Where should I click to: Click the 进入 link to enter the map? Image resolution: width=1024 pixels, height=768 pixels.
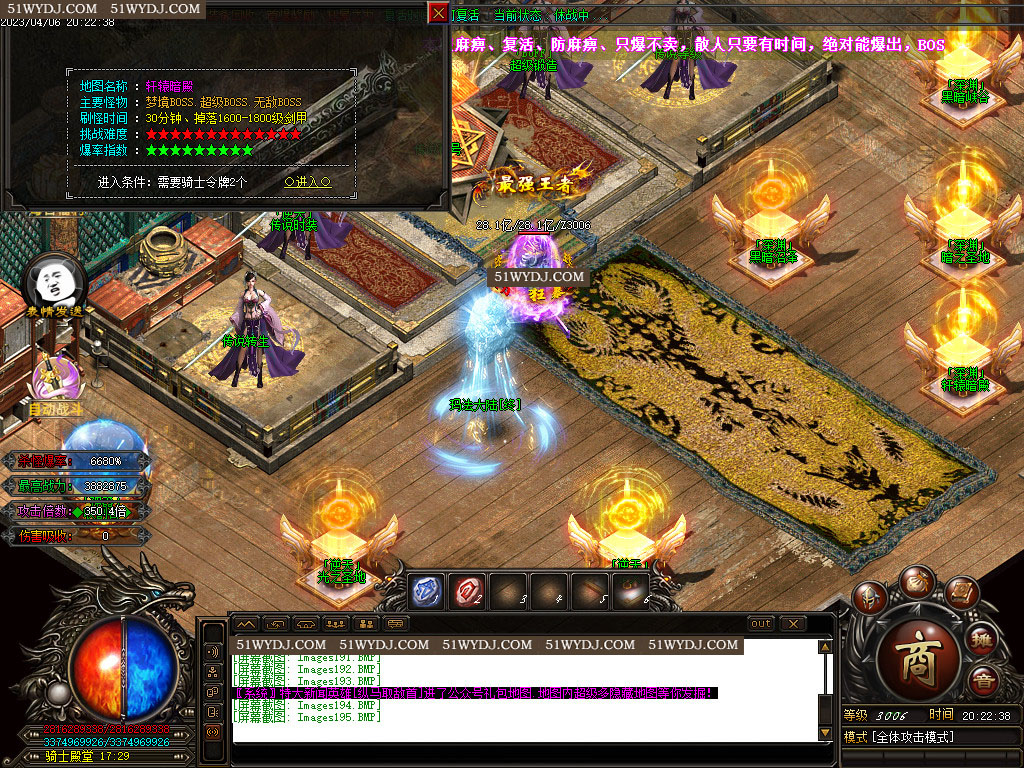[307, 182]
